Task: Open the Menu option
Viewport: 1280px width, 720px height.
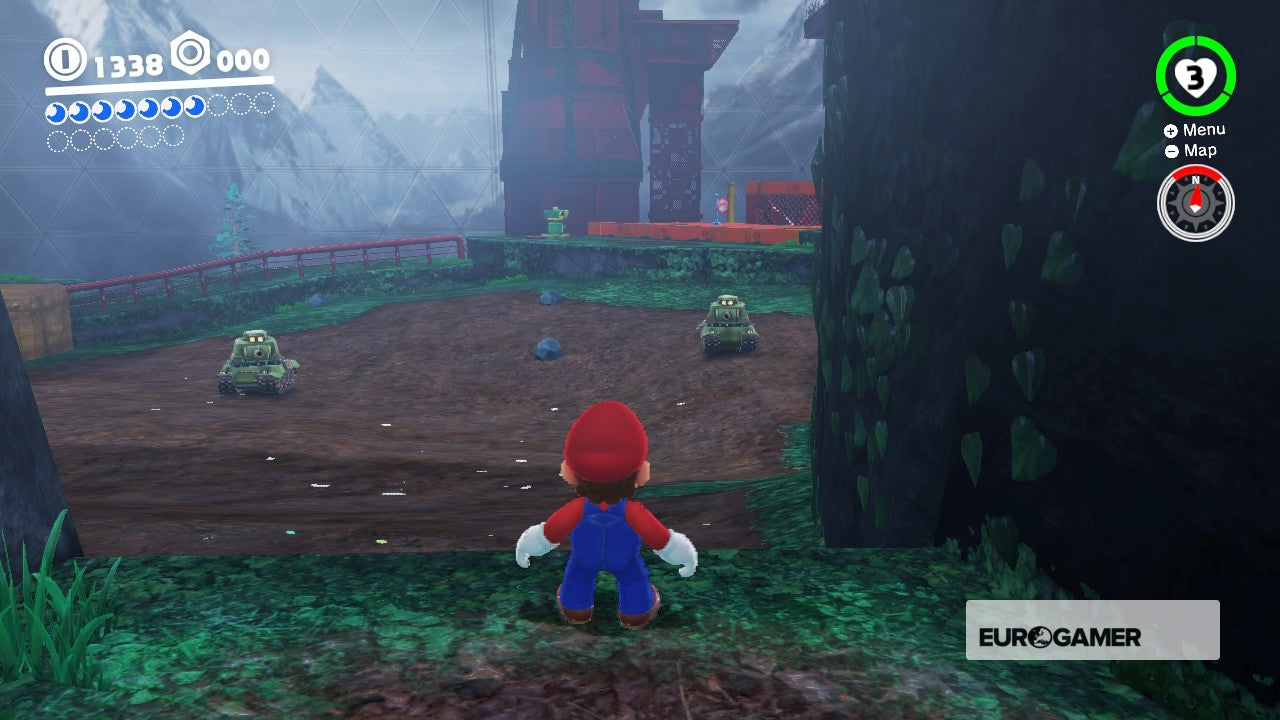Action: (1203, 129)
